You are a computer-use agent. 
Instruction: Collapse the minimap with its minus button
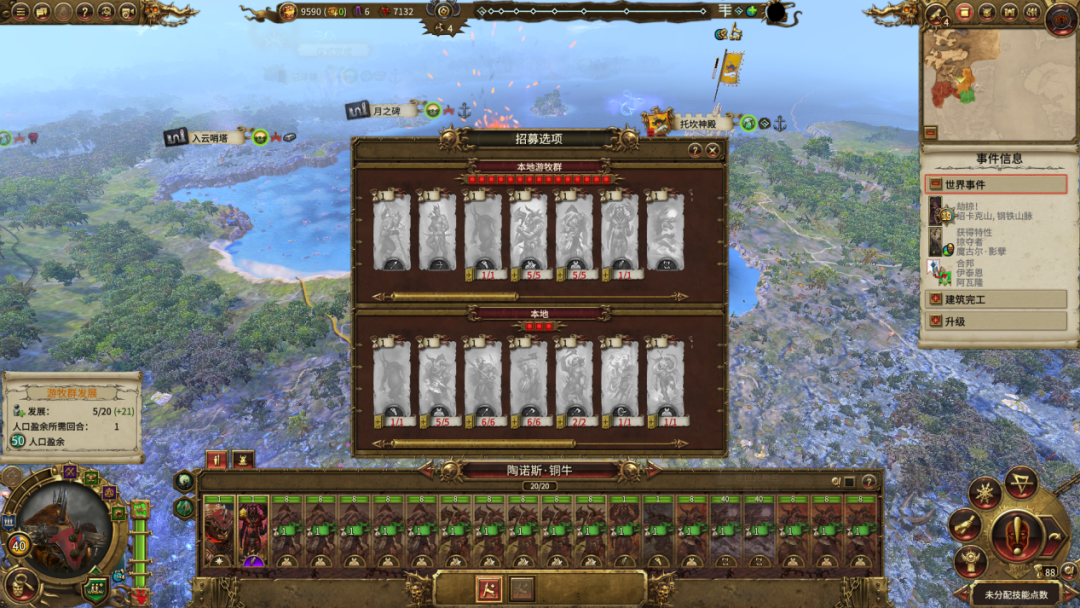930,132
